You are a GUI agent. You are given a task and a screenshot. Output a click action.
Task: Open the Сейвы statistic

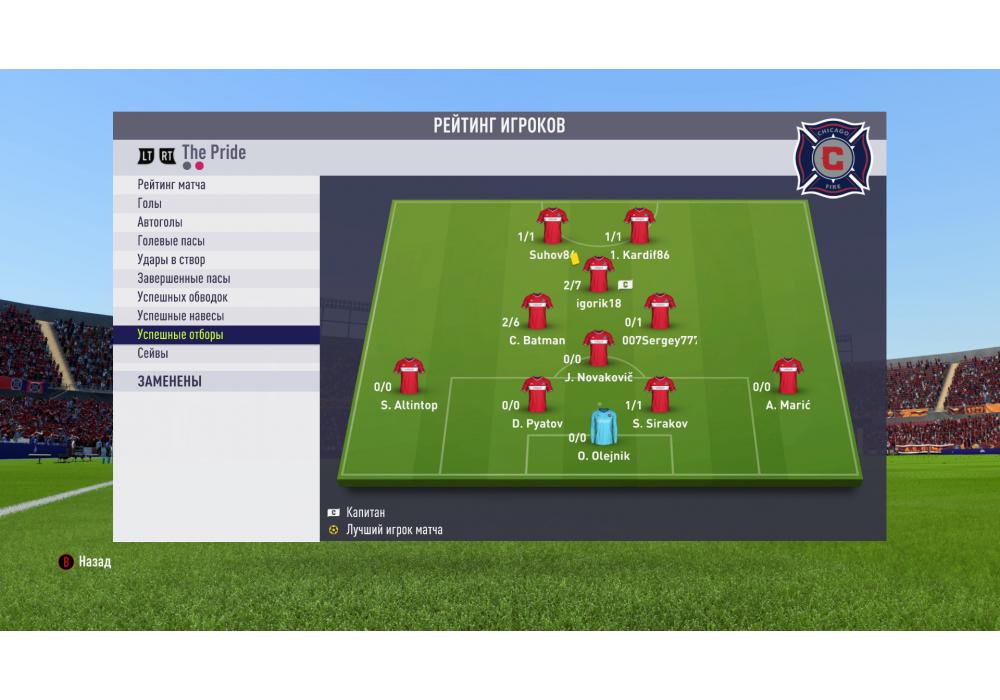216,354
